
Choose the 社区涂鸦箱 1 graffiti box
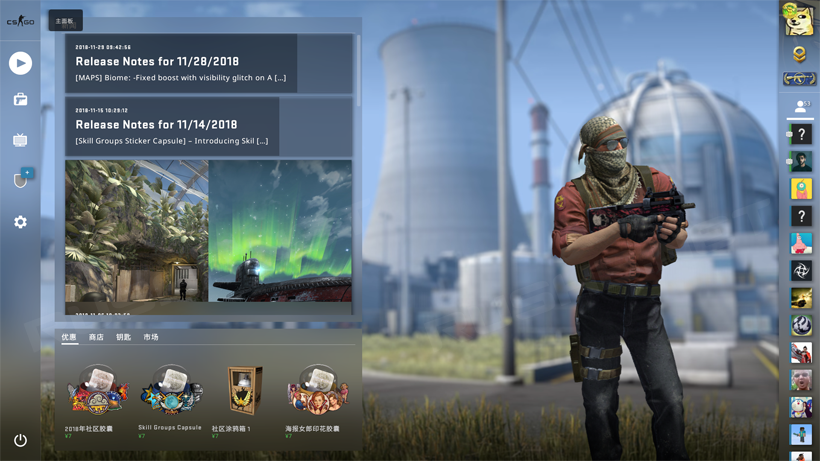coord(244,391)
